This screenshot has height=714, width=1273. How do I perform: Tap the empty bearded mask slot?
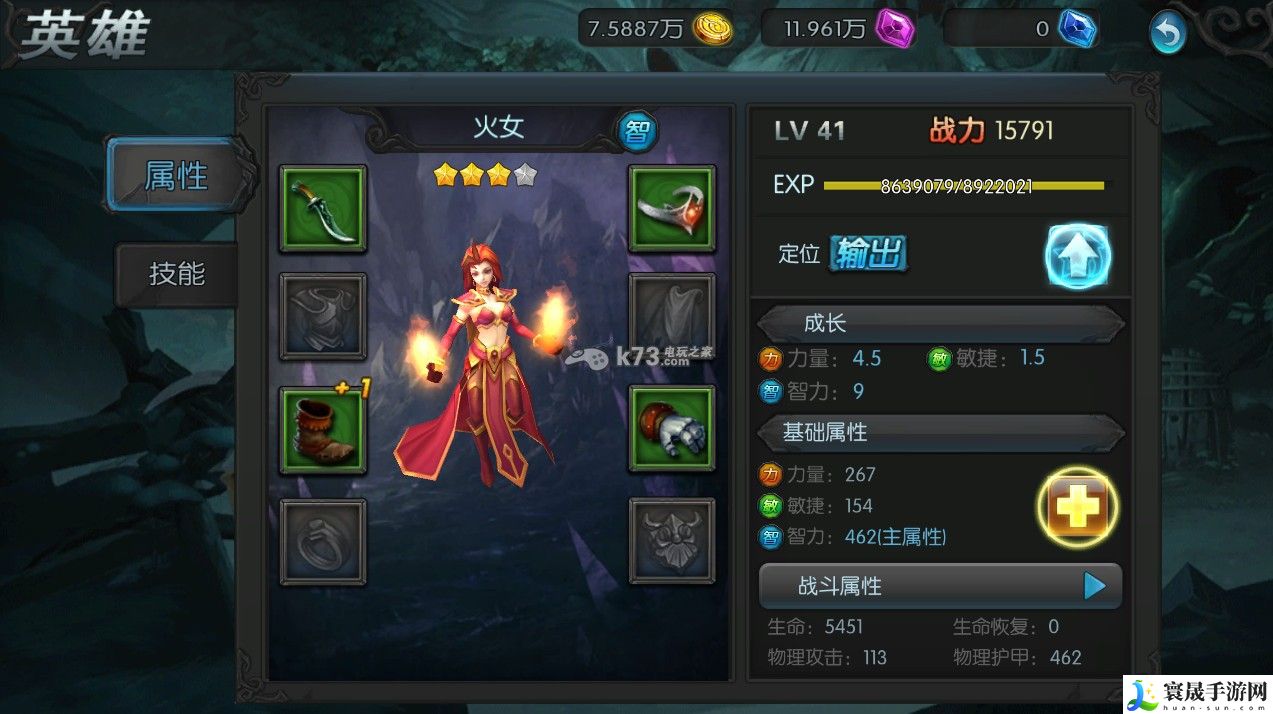pos(671,541)
